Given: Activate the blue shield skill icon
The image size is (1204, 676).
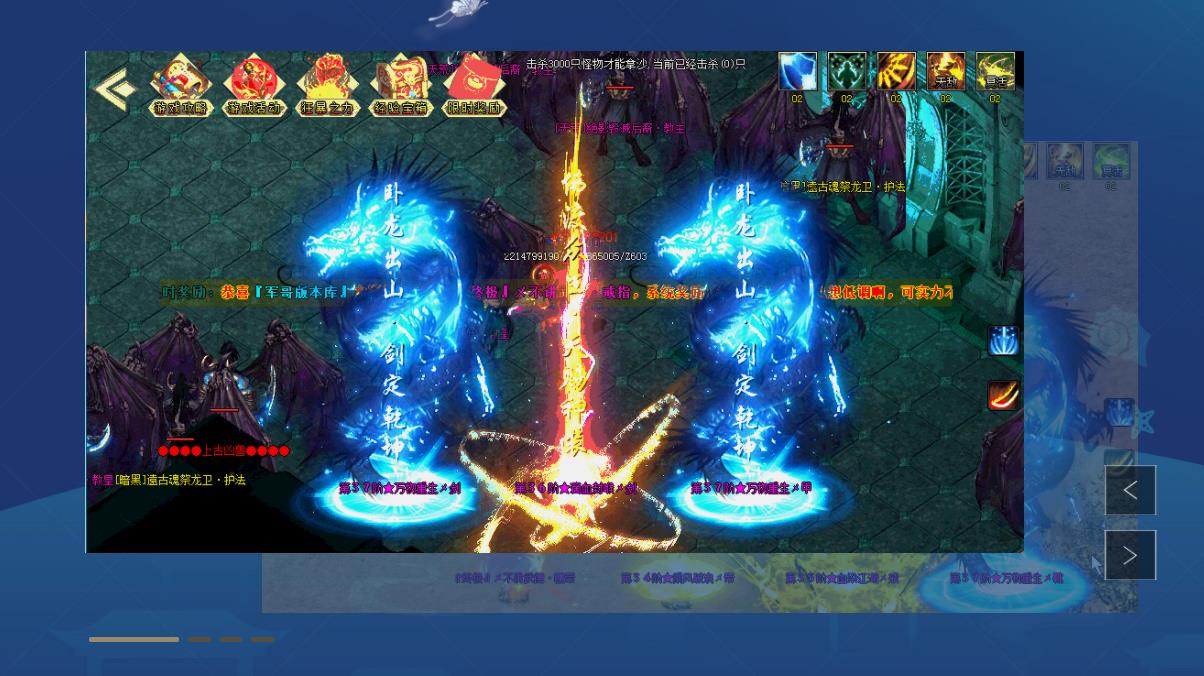Looking at the screenshot, I should pos(797,72).
